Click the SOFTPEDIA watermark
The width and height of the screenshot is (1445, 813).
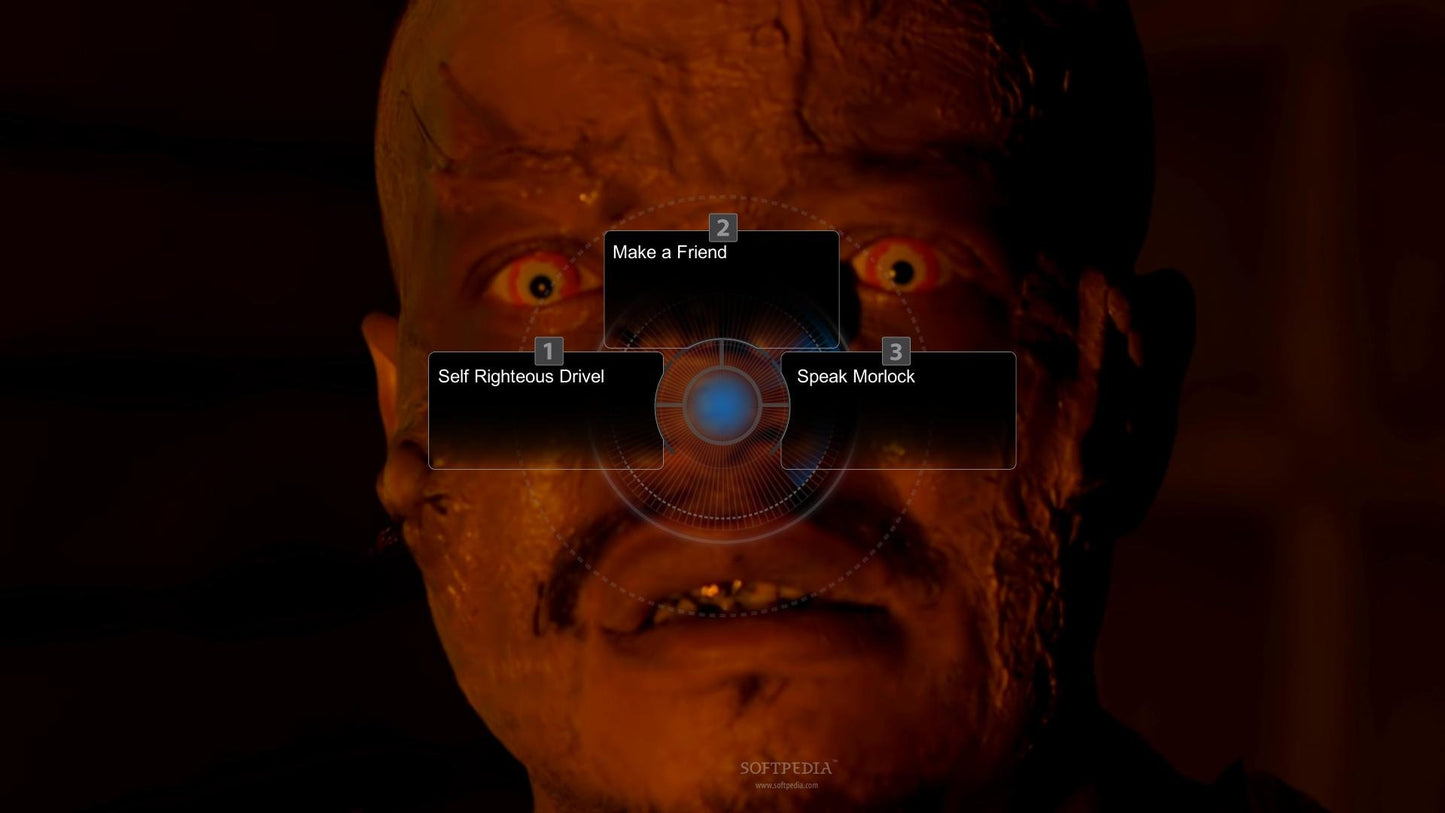785,768
